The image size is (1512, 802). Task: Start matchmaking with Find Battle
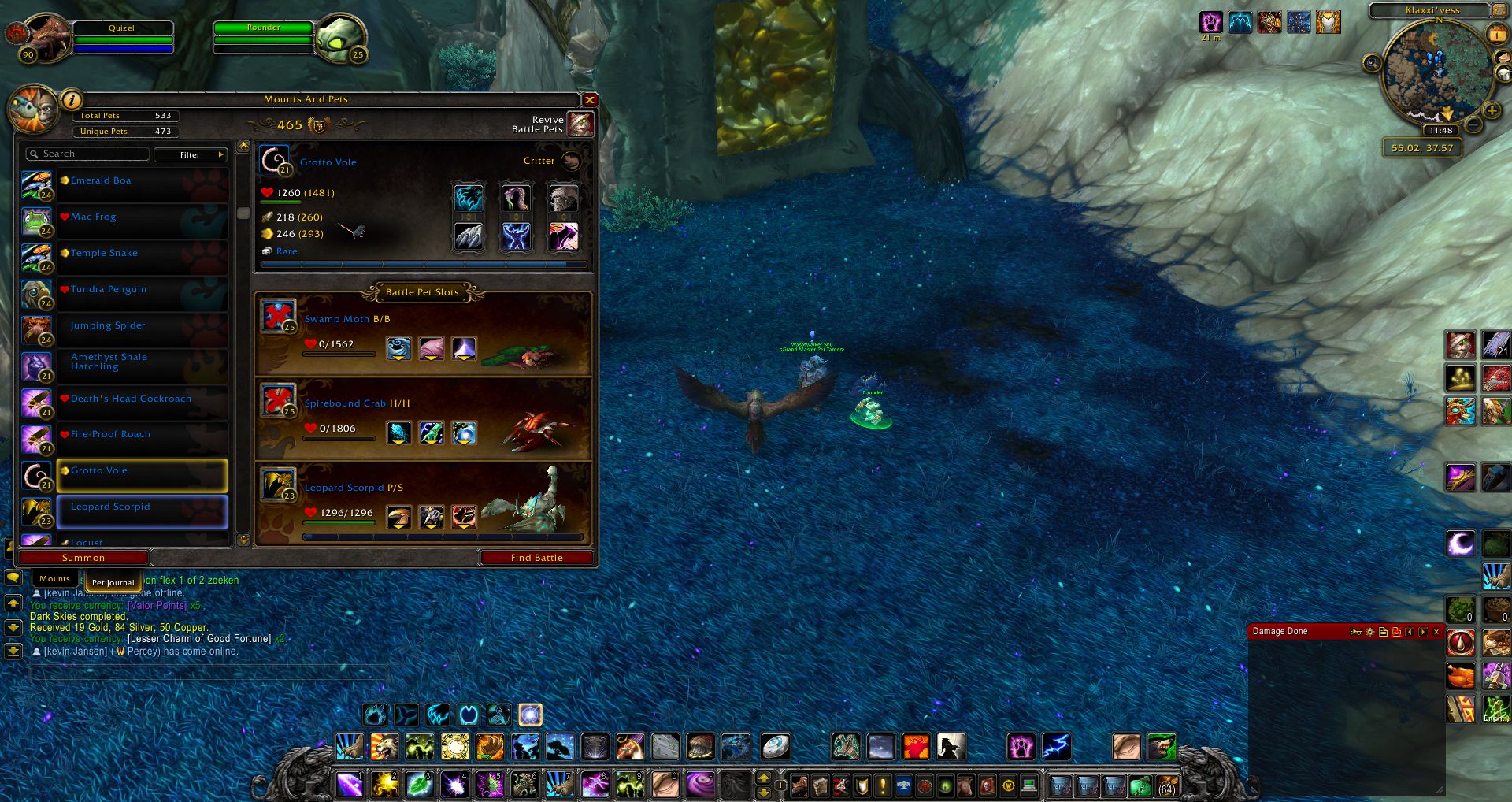point(536,558)
